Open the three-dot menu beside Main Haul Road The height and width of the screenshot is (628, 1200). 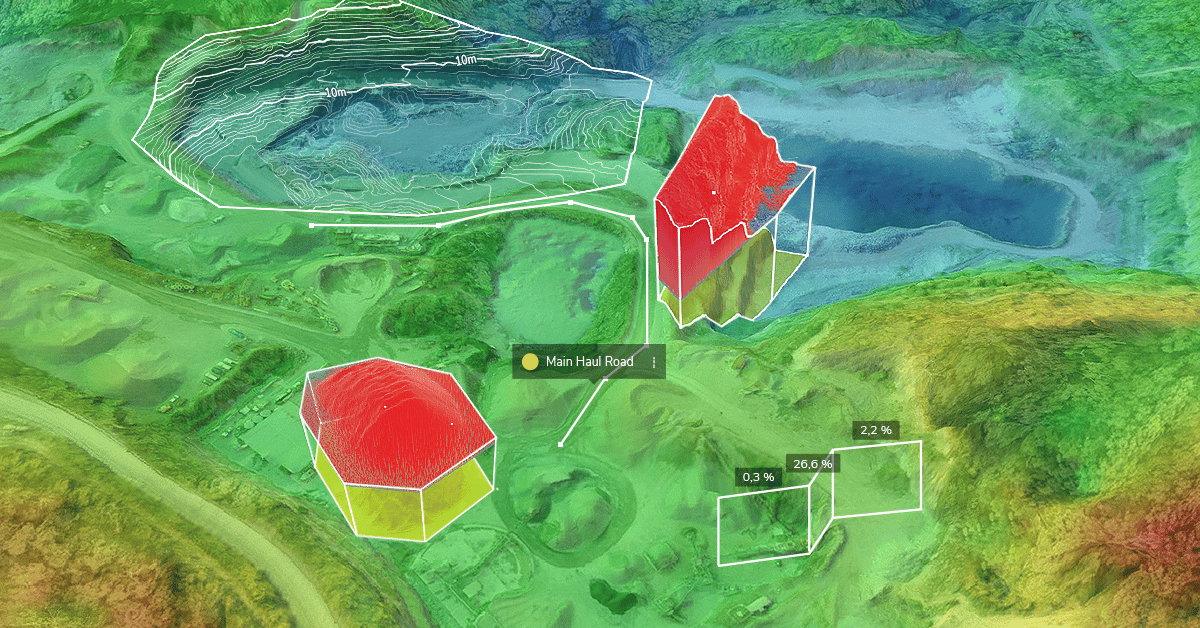coord(653,362)
